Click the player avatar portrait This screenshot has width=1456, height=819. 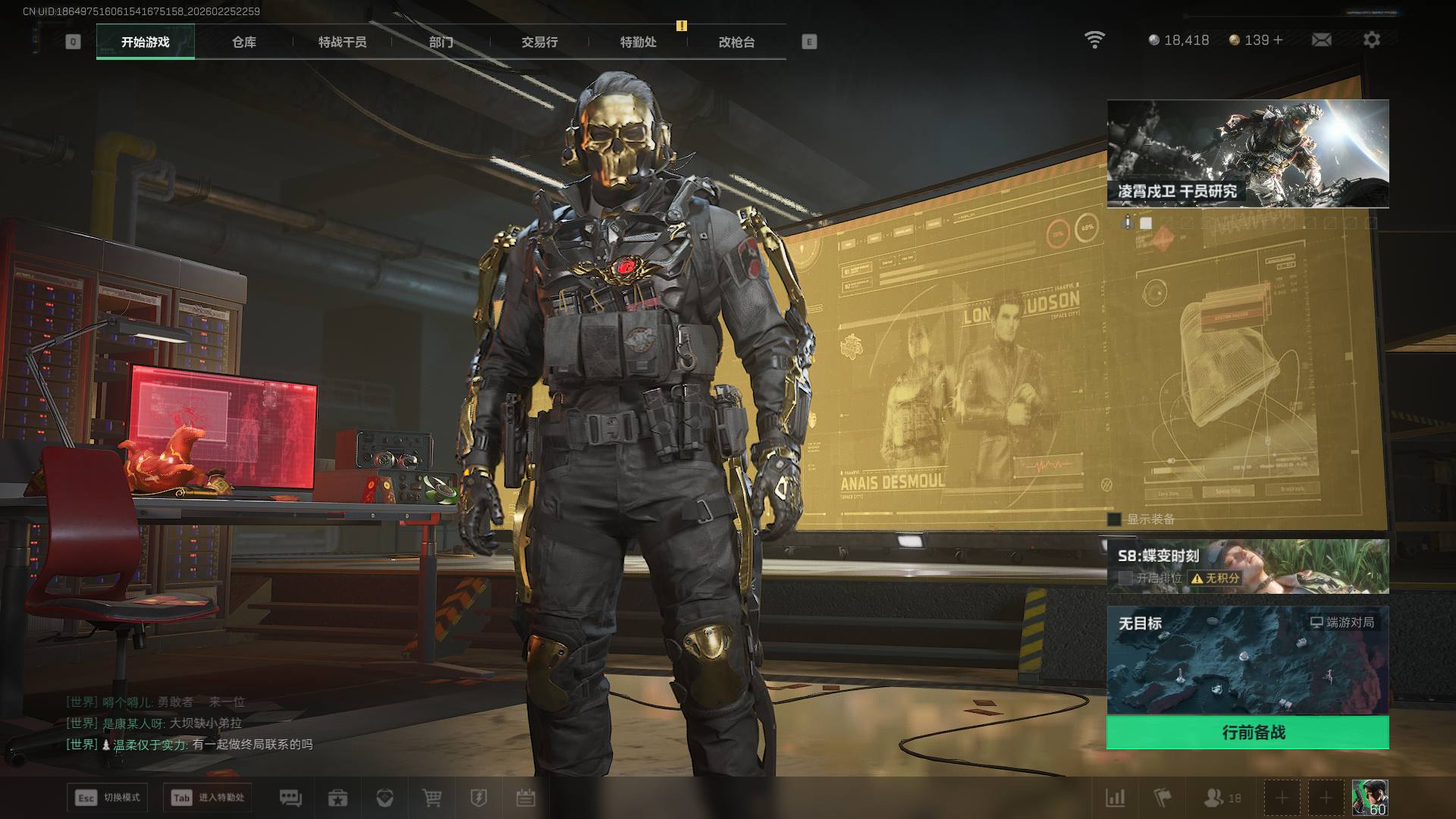(1370, 798)
